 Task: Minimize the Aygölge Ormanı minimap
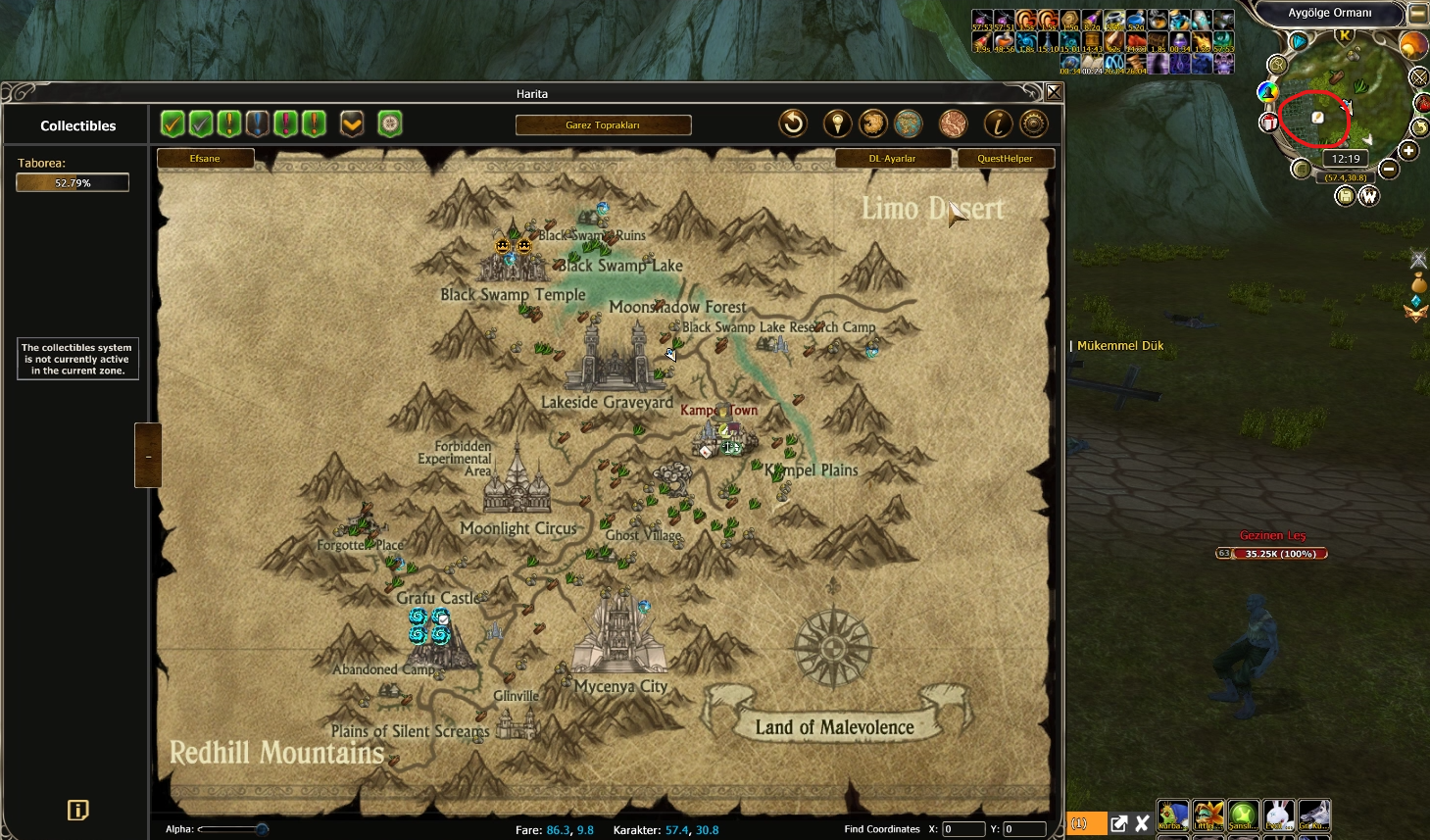coord(1417,14)
